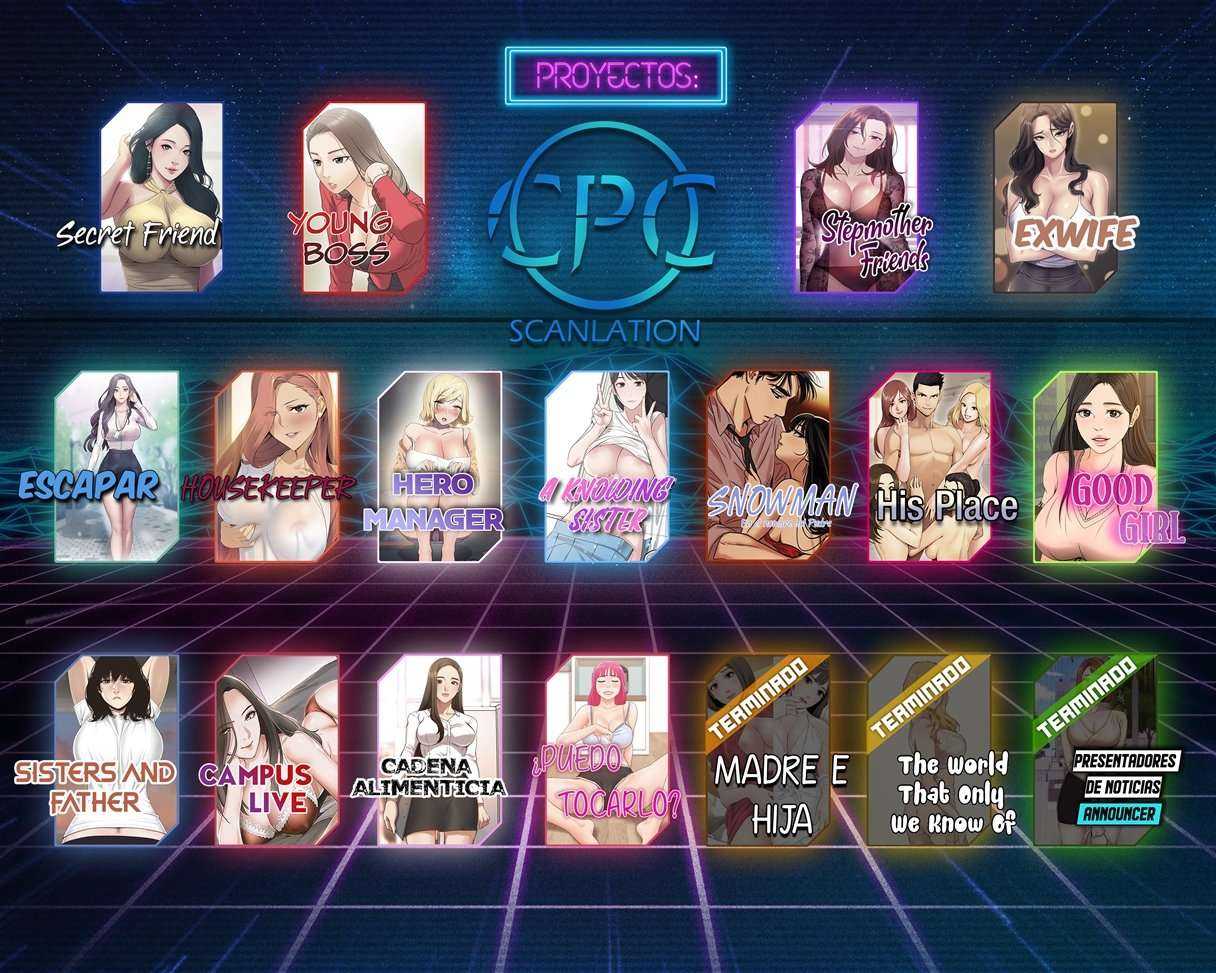This screenshot has height=973, width=1216.
Task: Choose the Hero Manager project
Action: point(439,466)
